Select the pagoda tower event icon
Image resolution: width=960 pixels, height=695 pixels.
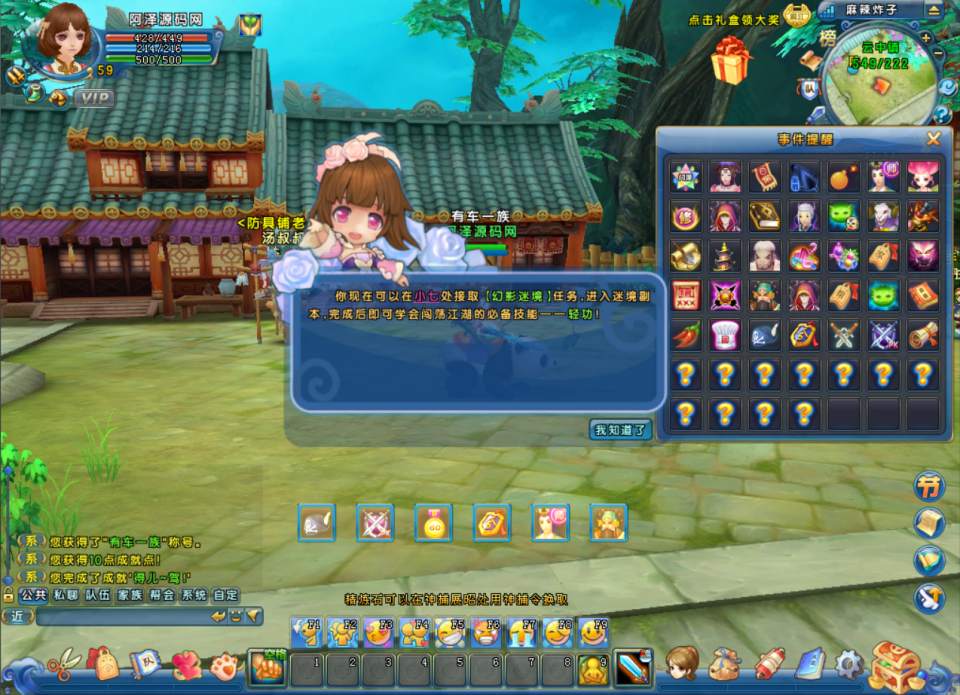[x=724, y=256]
